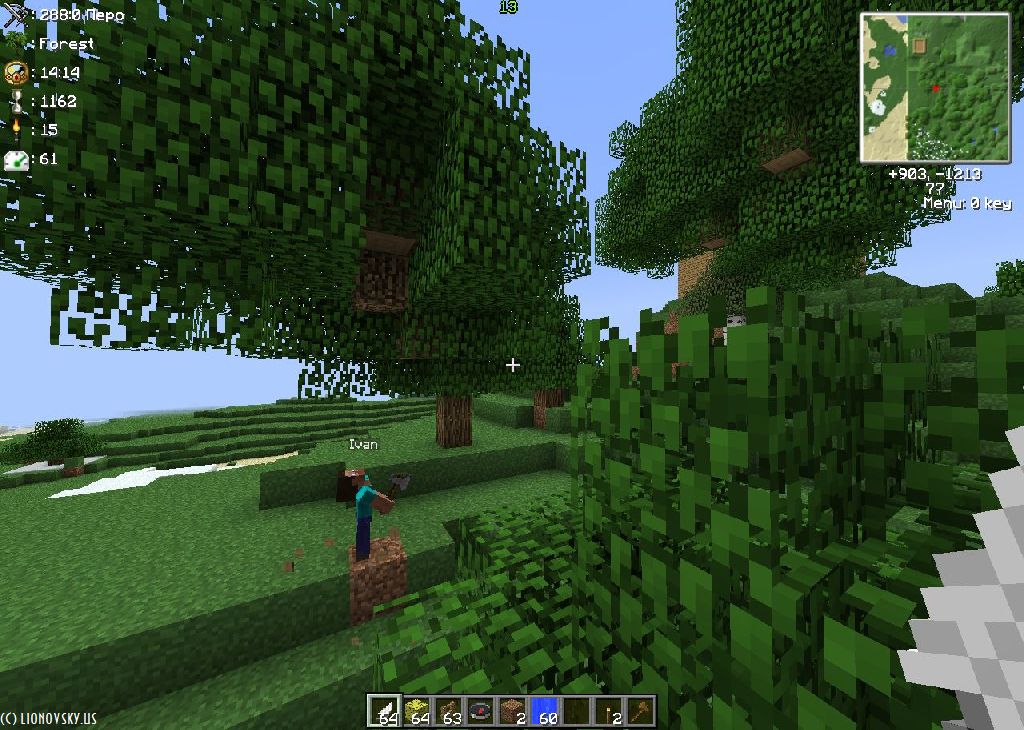Select the wooden tool in last hotbar slot
Image resolution: width=1024 pixels, height=730 pixels.
[x=640, y=710]
